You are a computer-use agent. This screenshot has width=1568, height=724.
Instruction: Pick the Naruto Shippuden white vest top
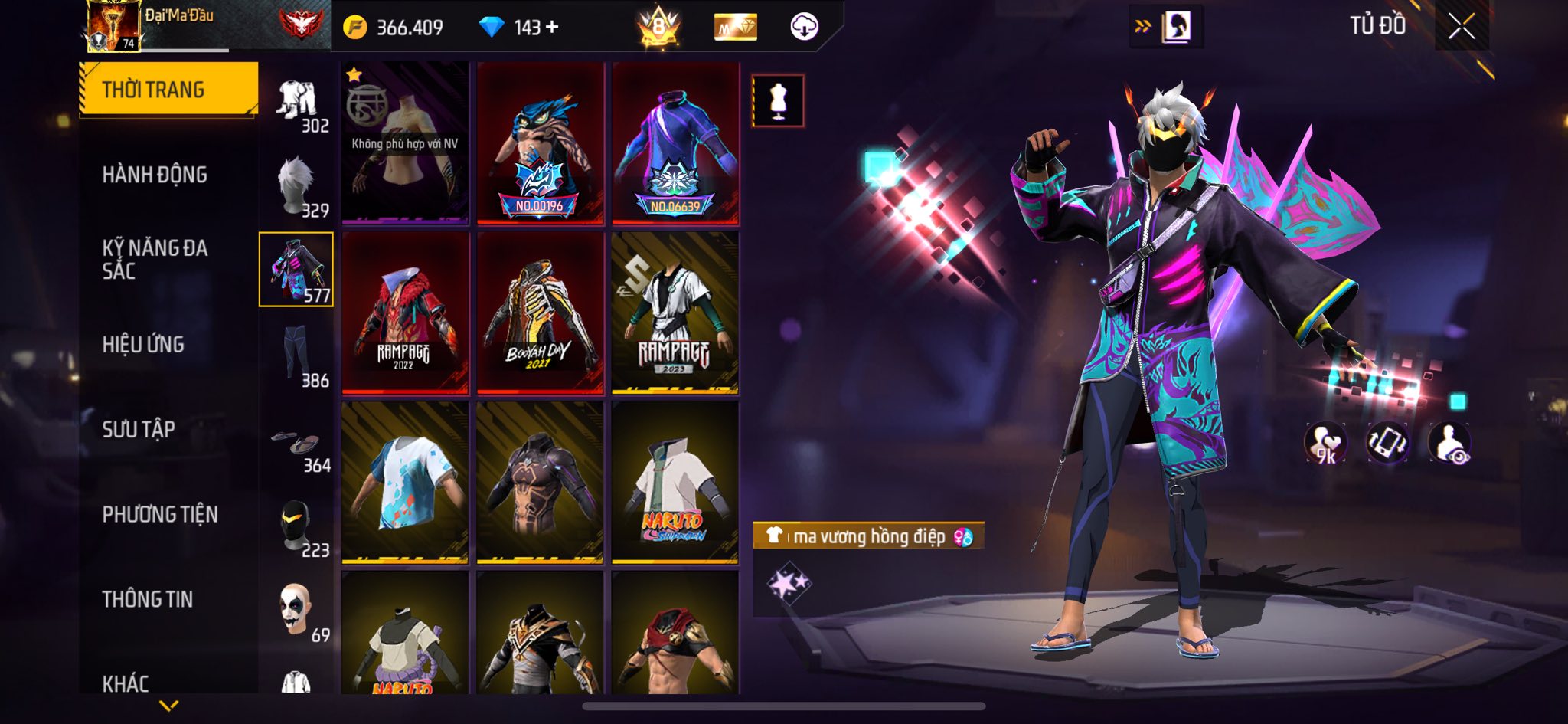(675, 483)
